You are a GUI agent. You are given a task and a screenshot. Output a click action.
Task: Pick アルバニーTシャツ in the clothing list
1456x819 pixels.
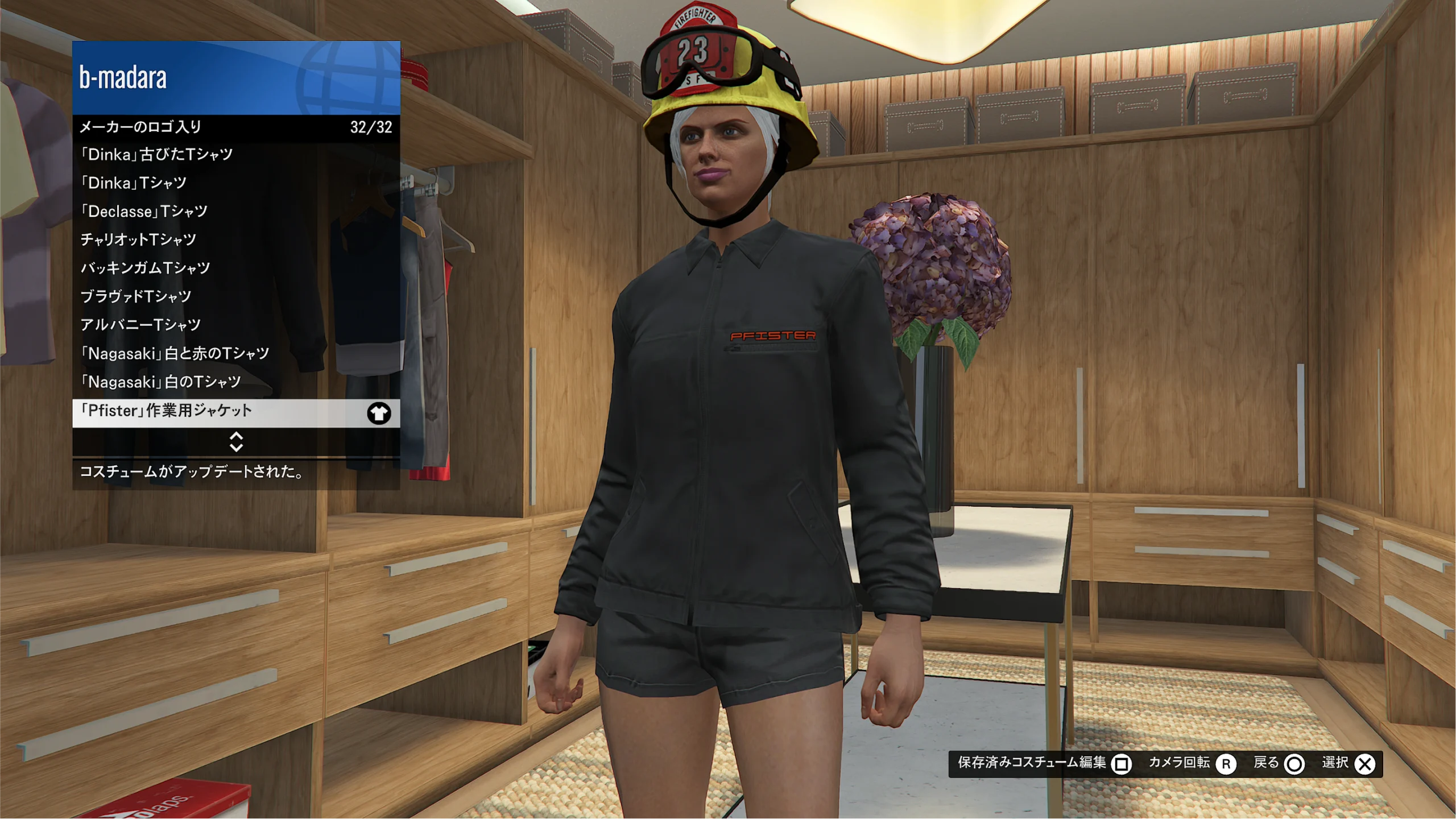pyautogui.click(x=235, y=325)
